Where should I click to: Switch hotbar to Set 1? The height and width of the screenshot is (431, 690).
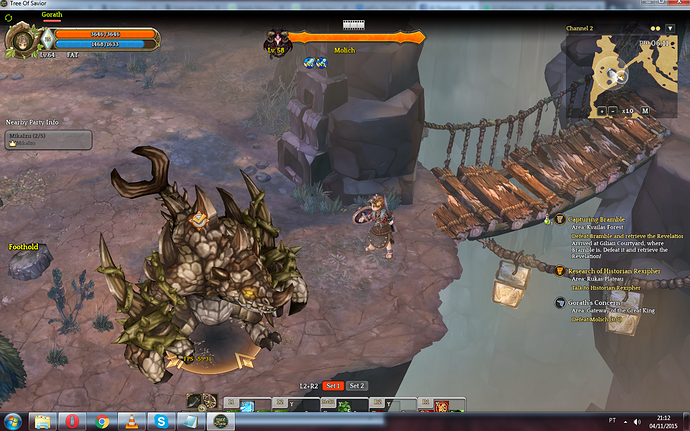click(x=333, y=386)
